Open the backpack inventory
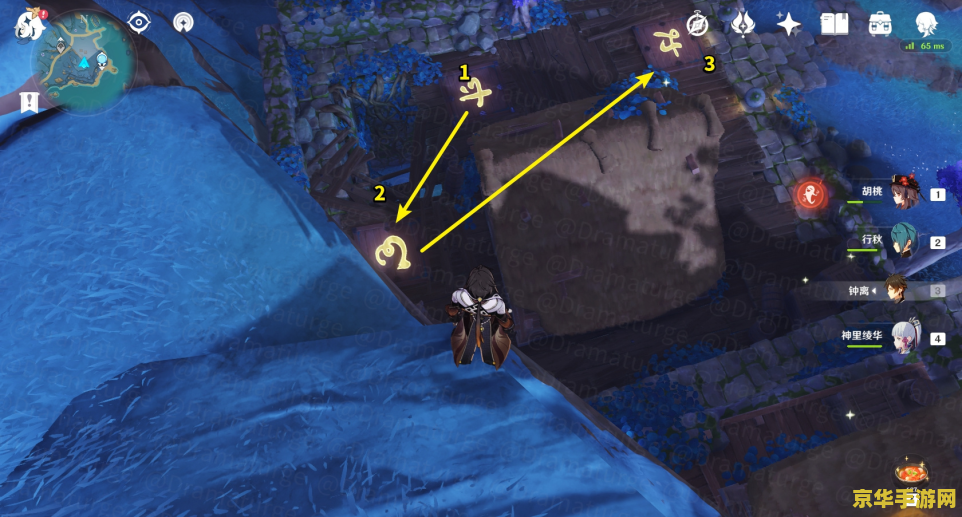This screenshot has height=517, width=962. pos(880,24)
